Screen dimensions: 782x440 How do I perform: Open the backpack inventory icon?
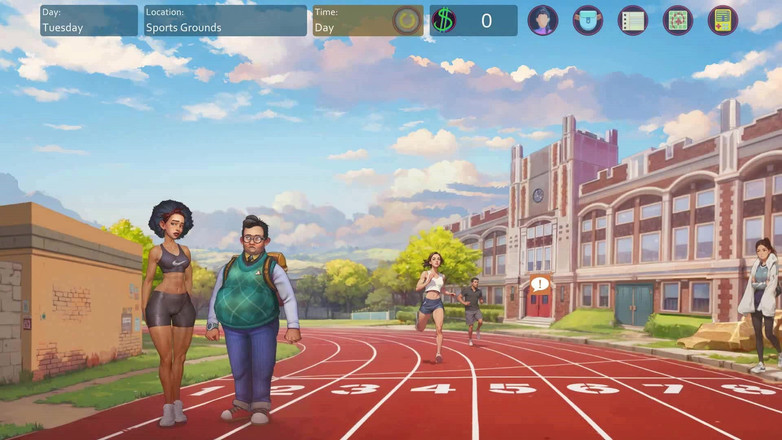click(588, 20)
